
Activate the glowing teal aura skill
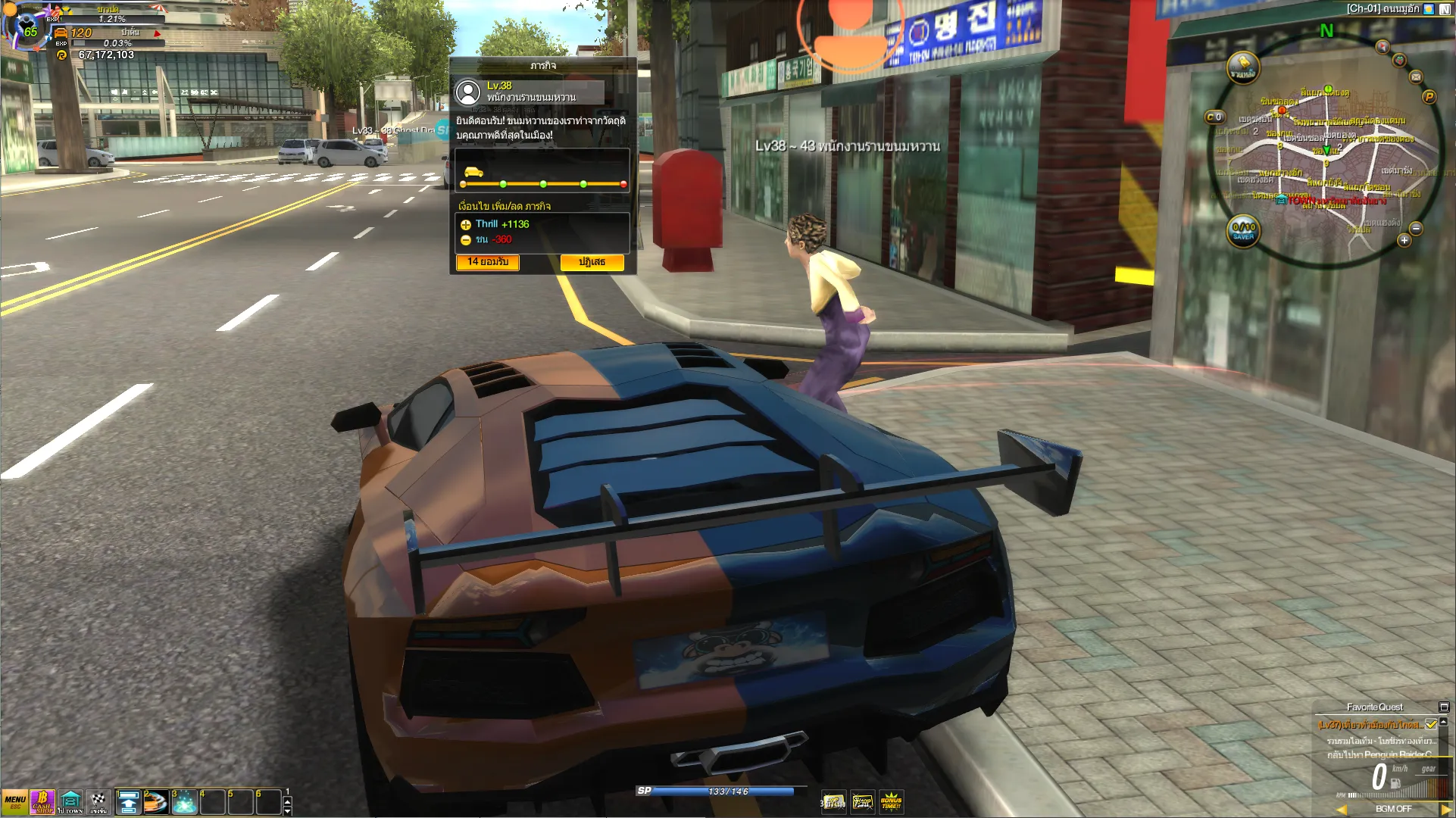tap(184, 802)
